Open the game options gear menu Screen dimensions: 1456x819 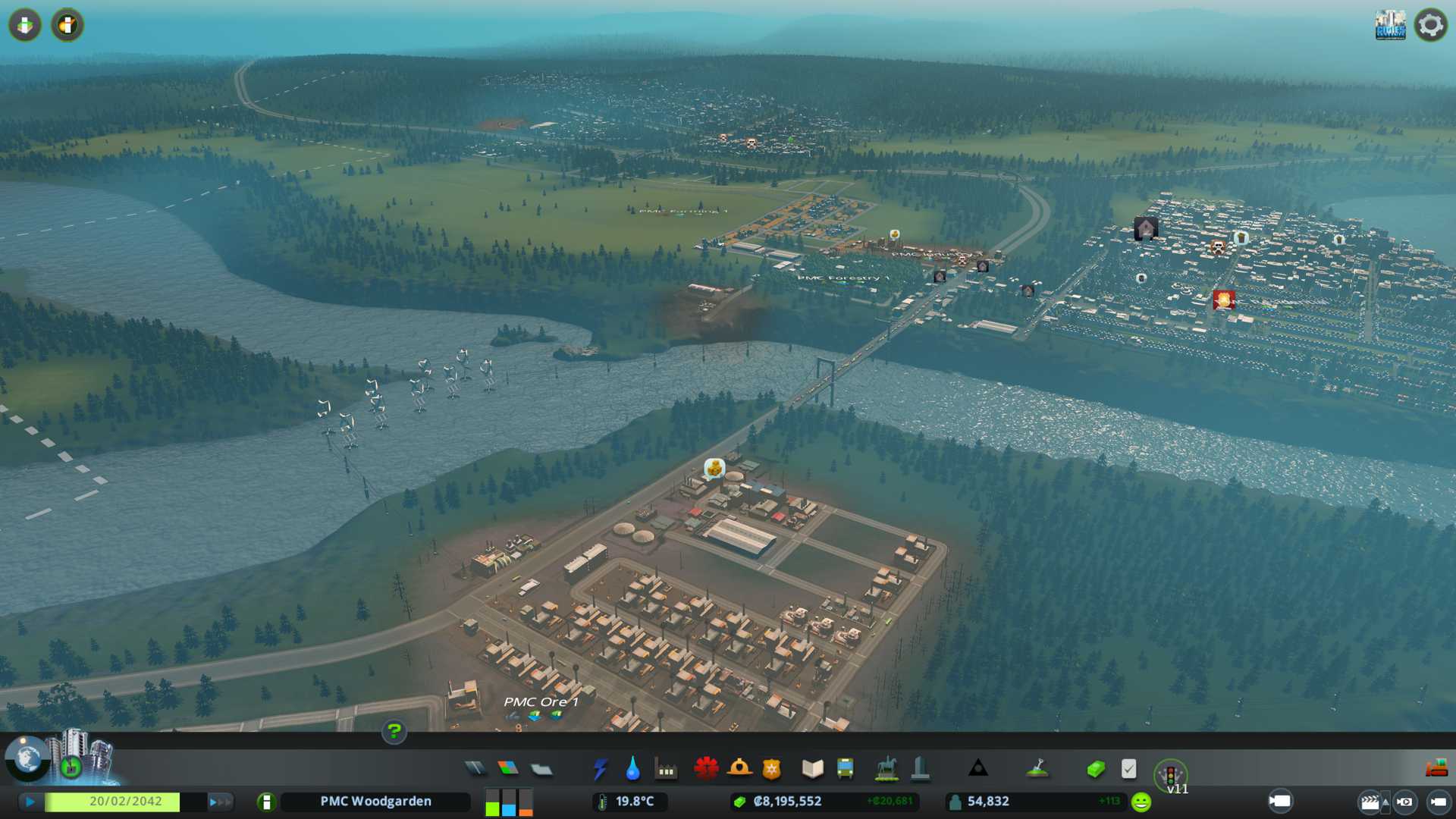1430,25
